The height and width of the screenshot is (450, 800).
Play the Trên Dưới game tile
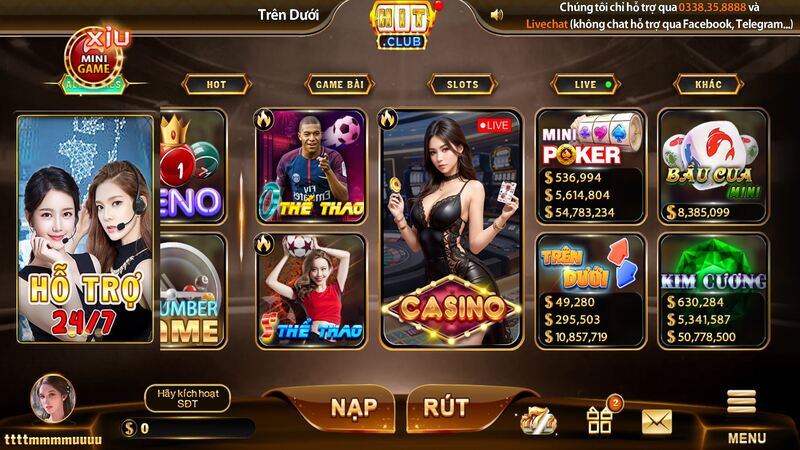tap(590, 291)
